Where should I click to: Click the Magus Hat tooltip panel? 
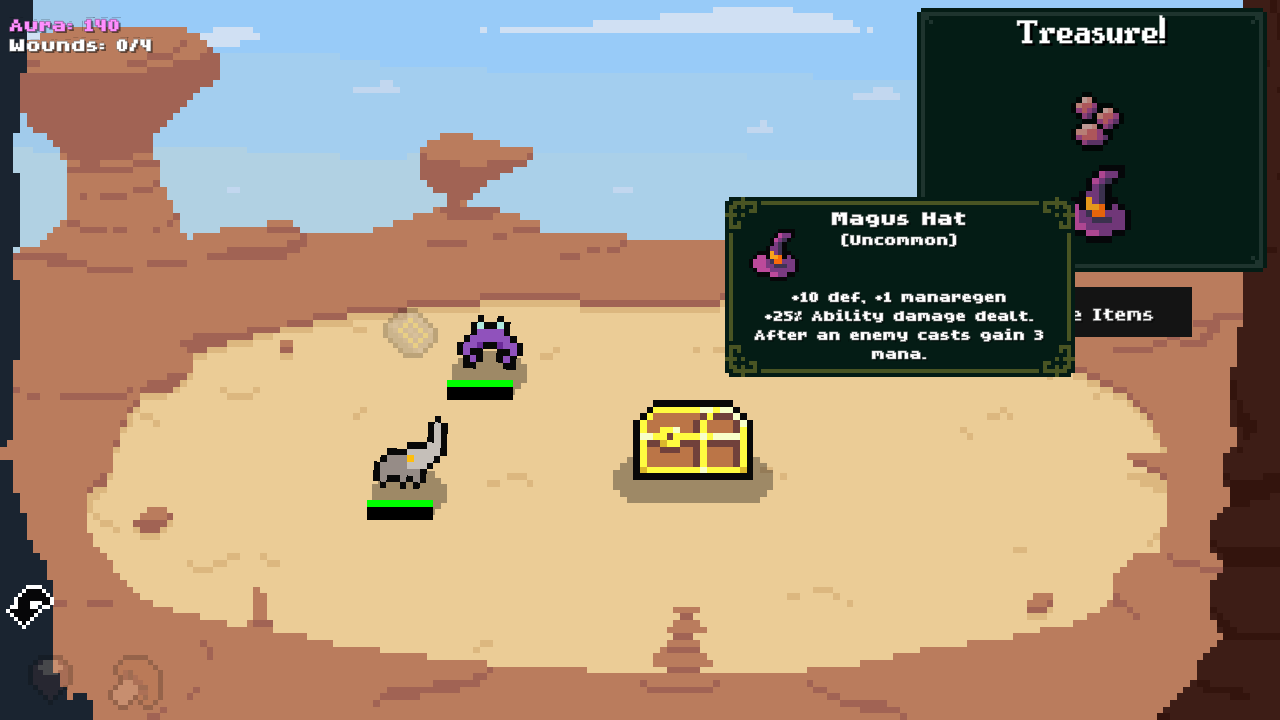(900, 285)
